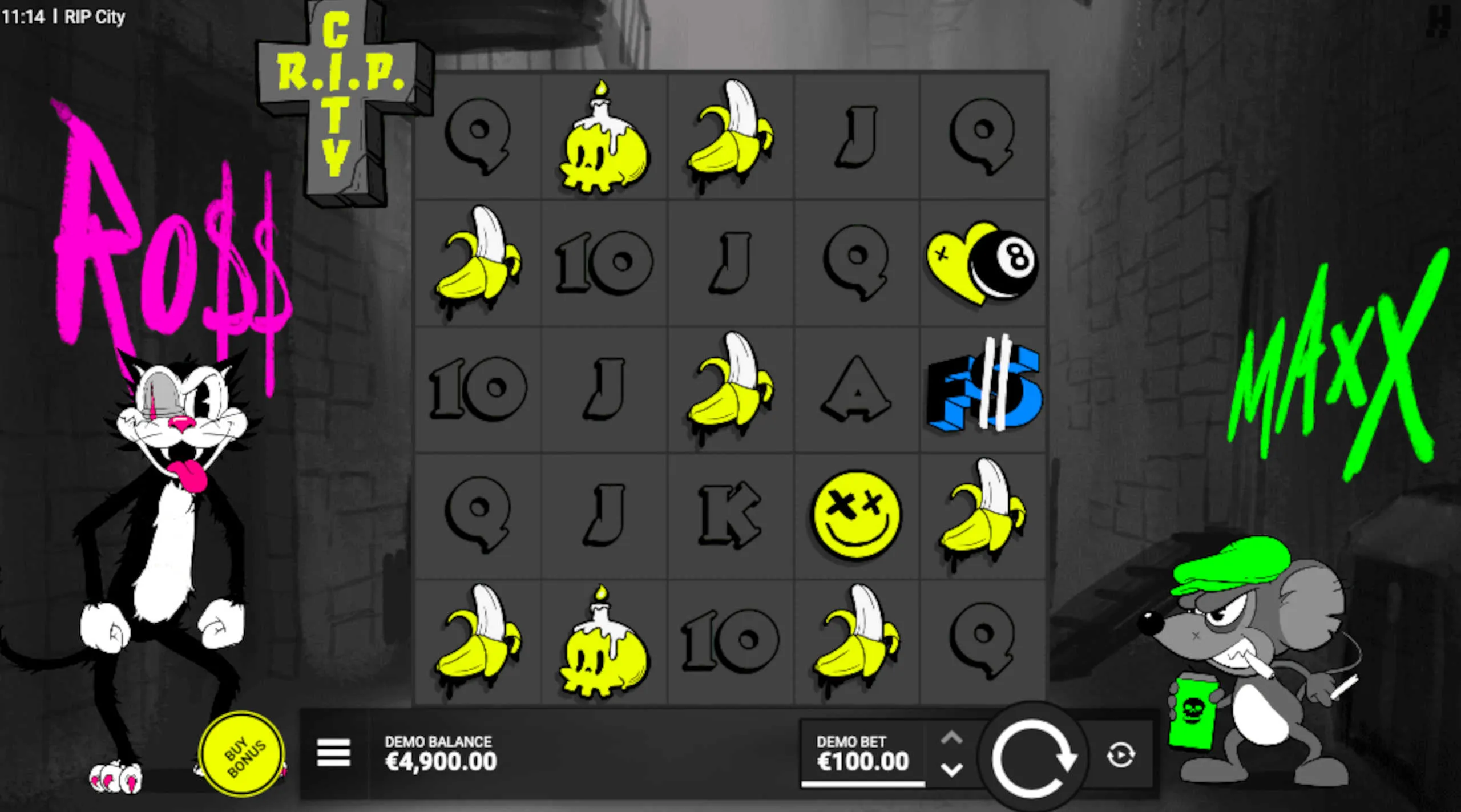Select the yellow smiley face symbol
Screen dimensions: 1461x812
point(855,513)
